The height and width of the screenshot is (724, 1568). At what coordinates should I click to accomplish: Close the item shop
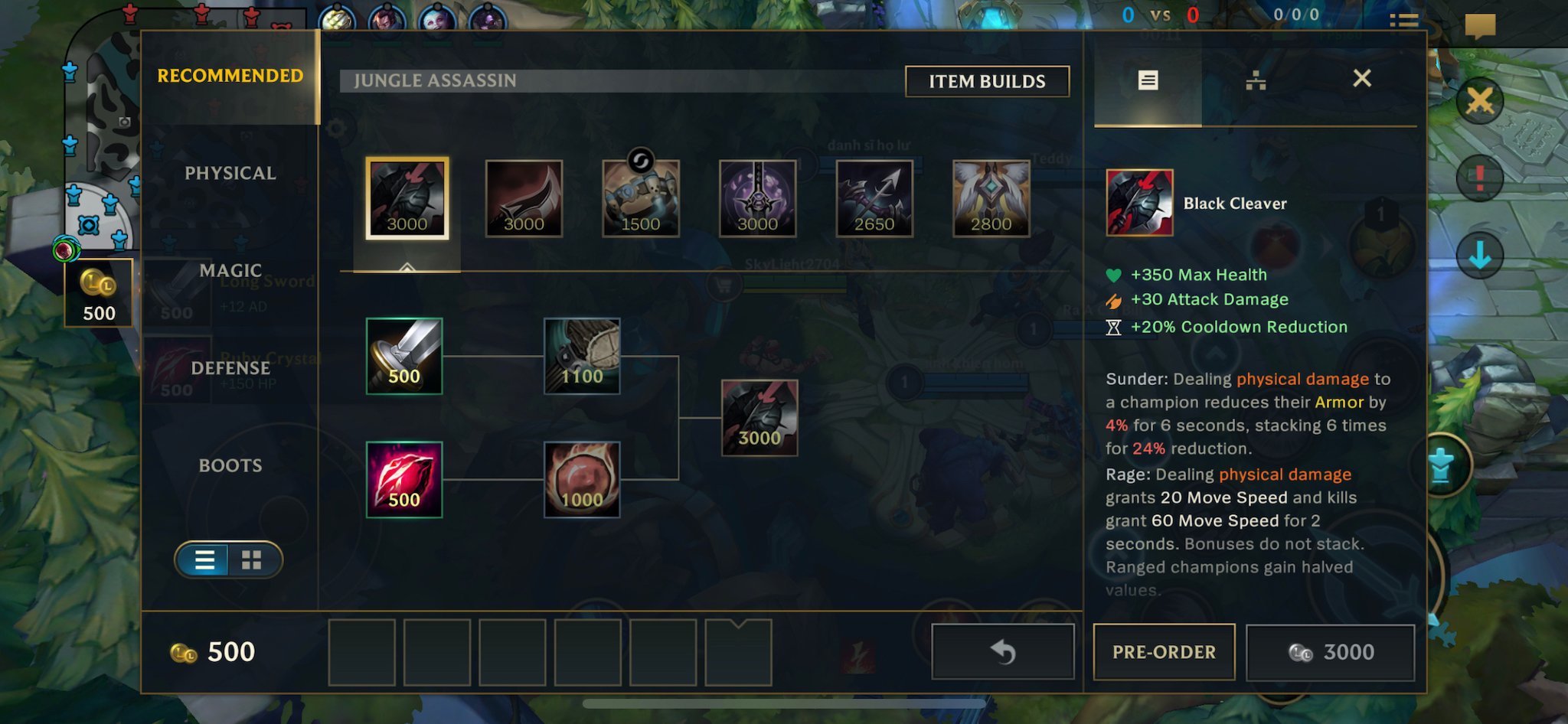click(x=1361, y=78)
